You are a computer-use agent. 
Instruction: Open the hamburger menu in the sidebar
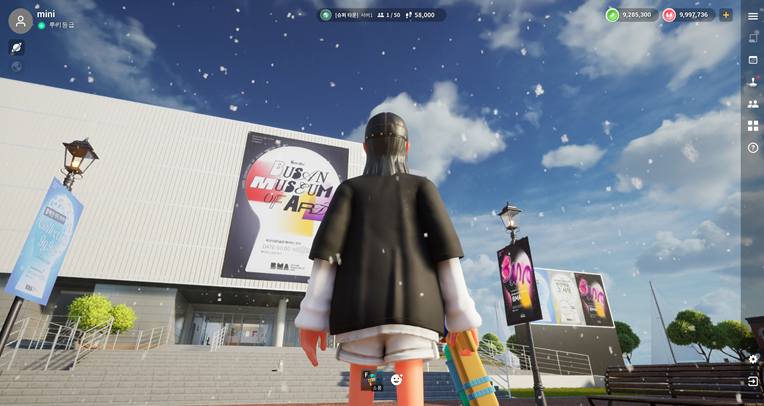pos(753,16)
